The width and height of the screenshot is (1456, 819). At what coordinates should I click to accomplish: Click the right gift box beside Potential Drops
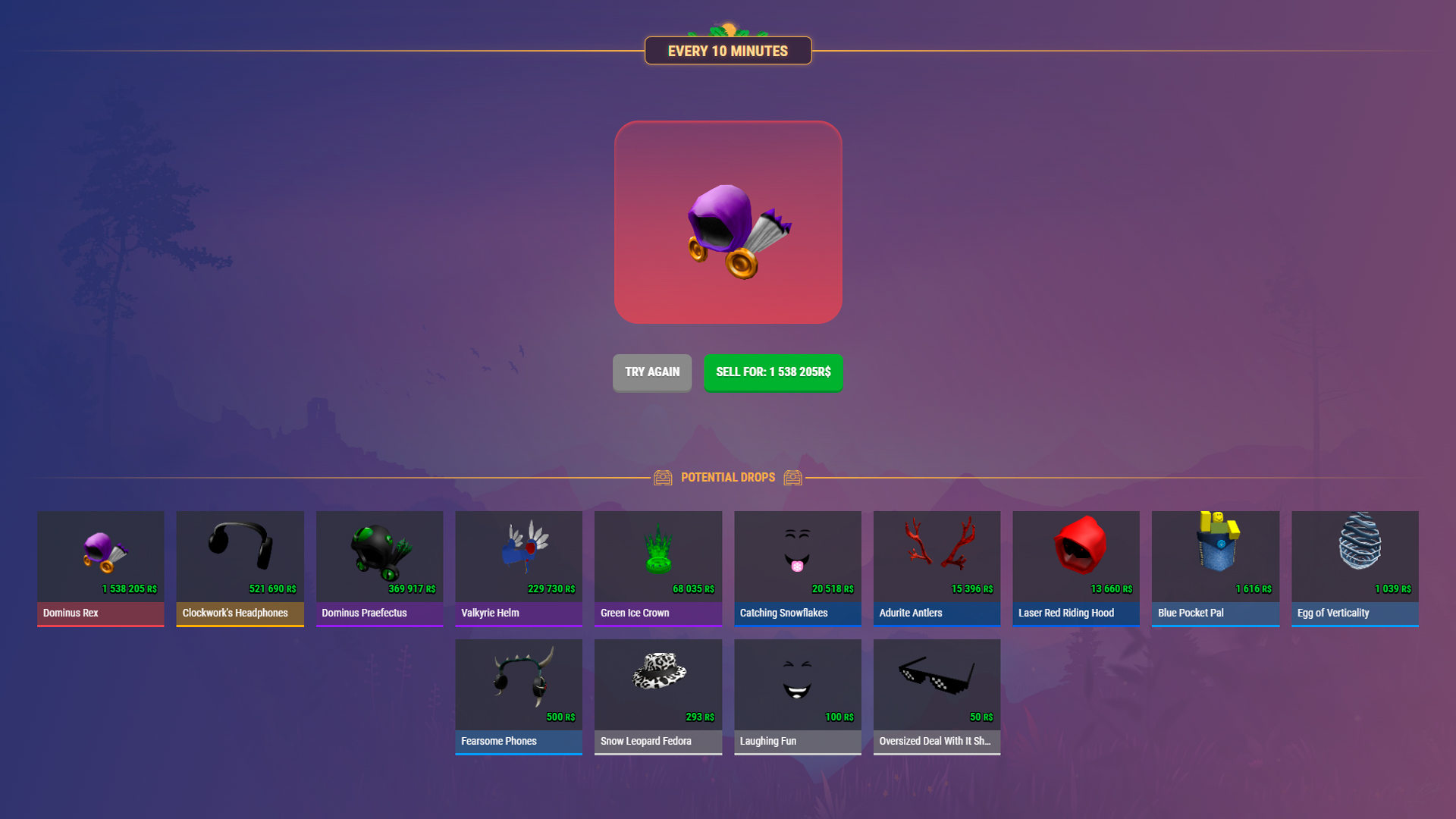(793, 478)
